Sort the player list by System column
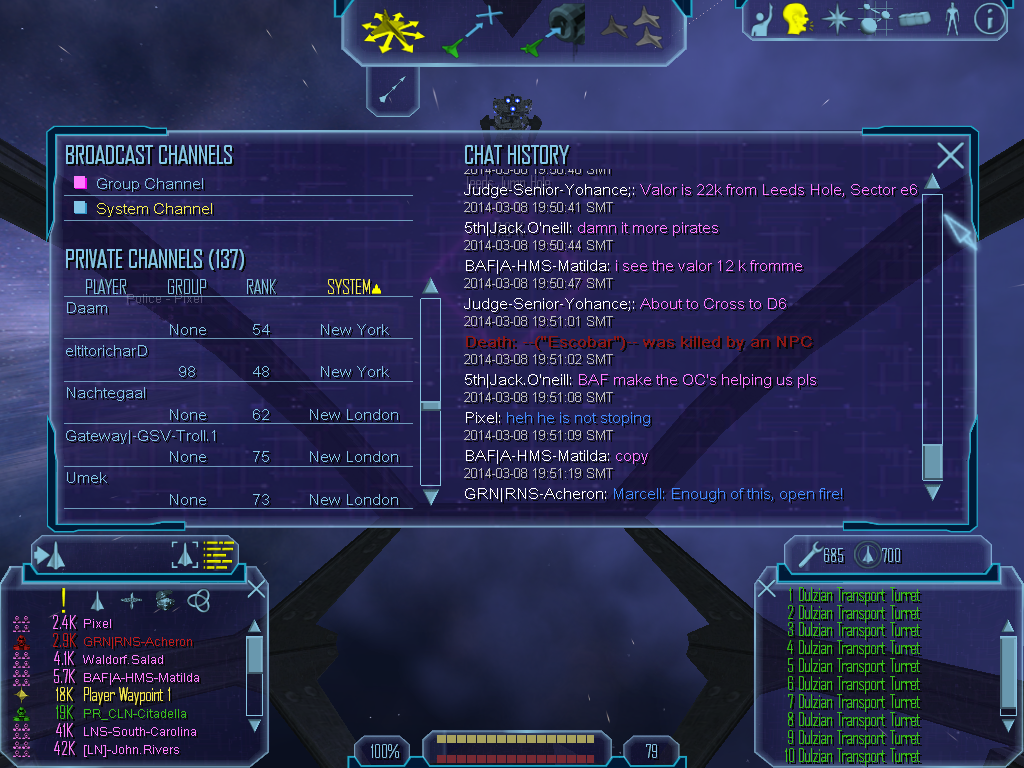 coord(354,288)
